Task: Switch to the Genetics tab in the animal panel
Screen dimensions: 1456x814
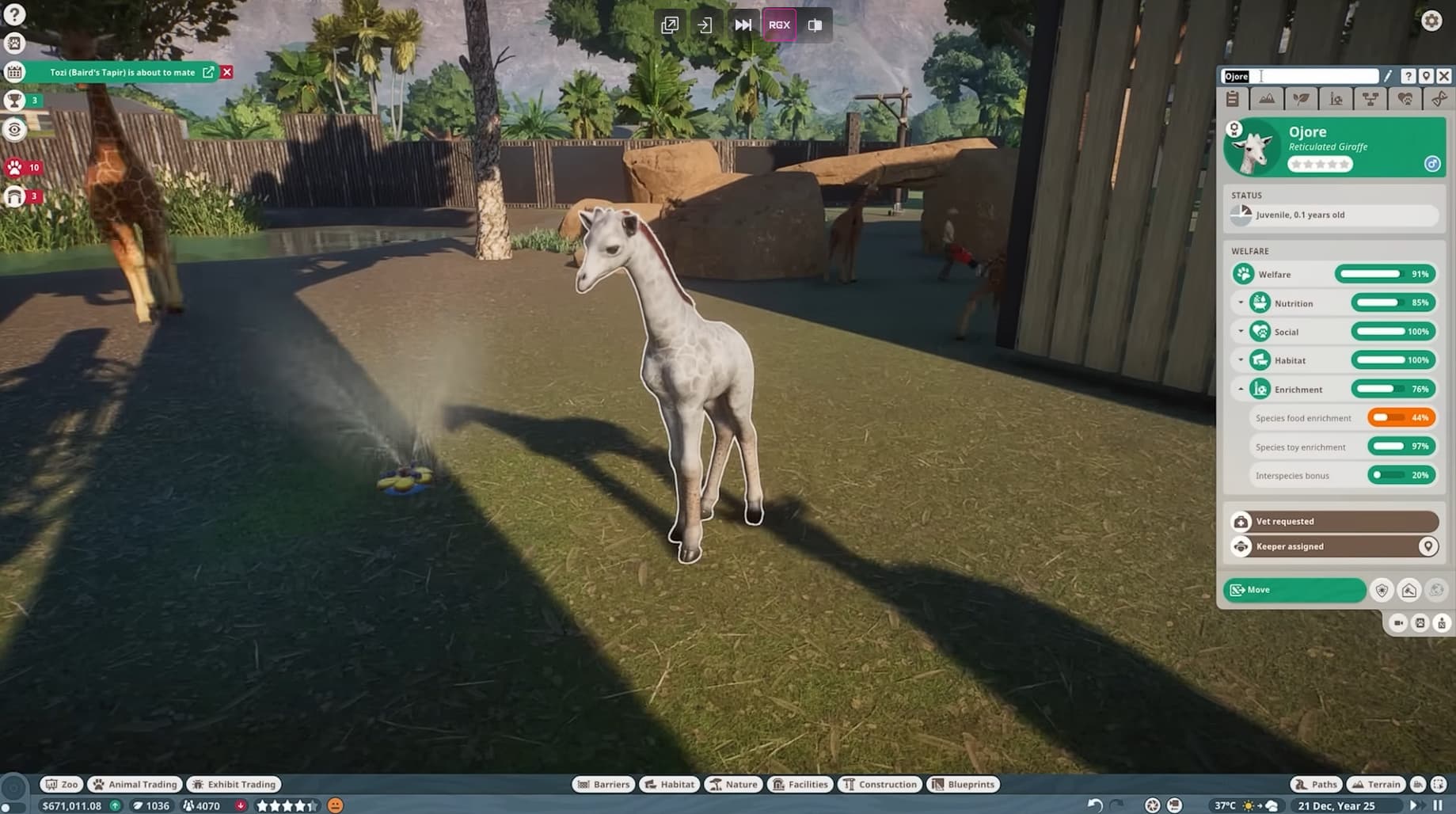Action: click(1439, 99)
